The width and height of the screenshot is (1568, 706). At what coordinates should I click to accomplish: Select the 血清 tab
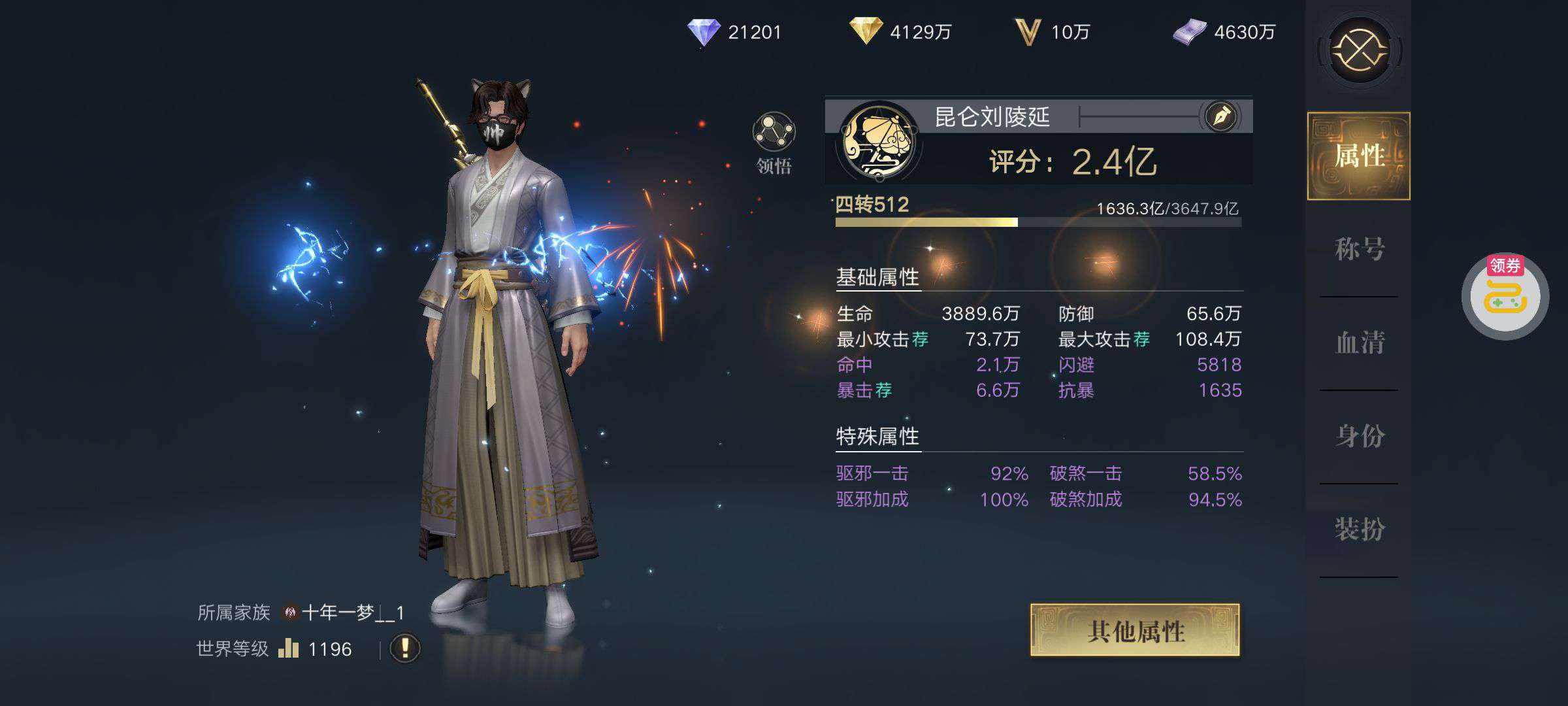pyautogui.click(x=1359, y=343)
